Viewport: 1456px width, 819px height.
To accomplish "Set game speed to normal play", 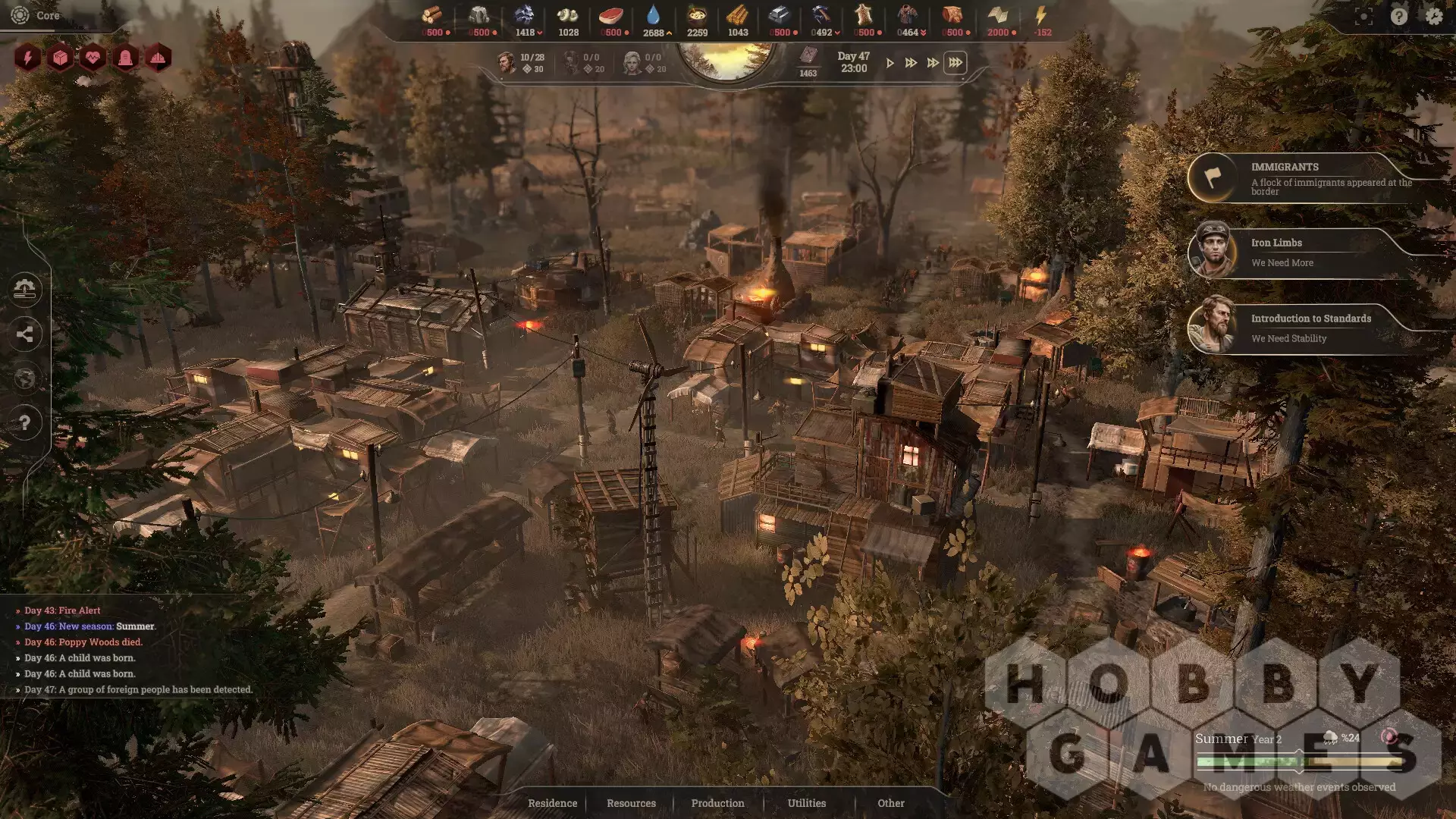I will click(890, 63).
